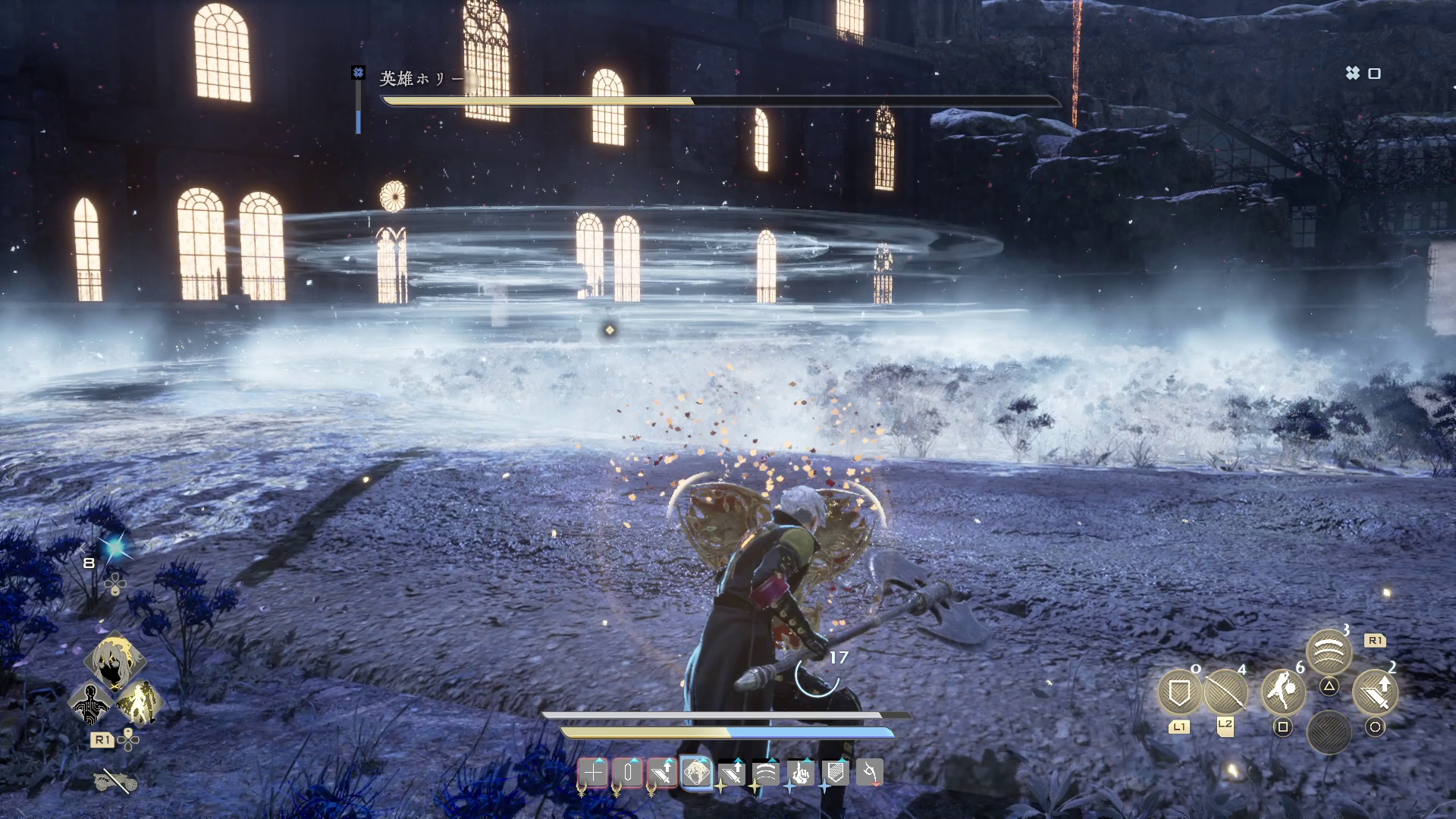Activate the shield guard ability icon
This screenshot has height=819, width=1456.
1179,692
